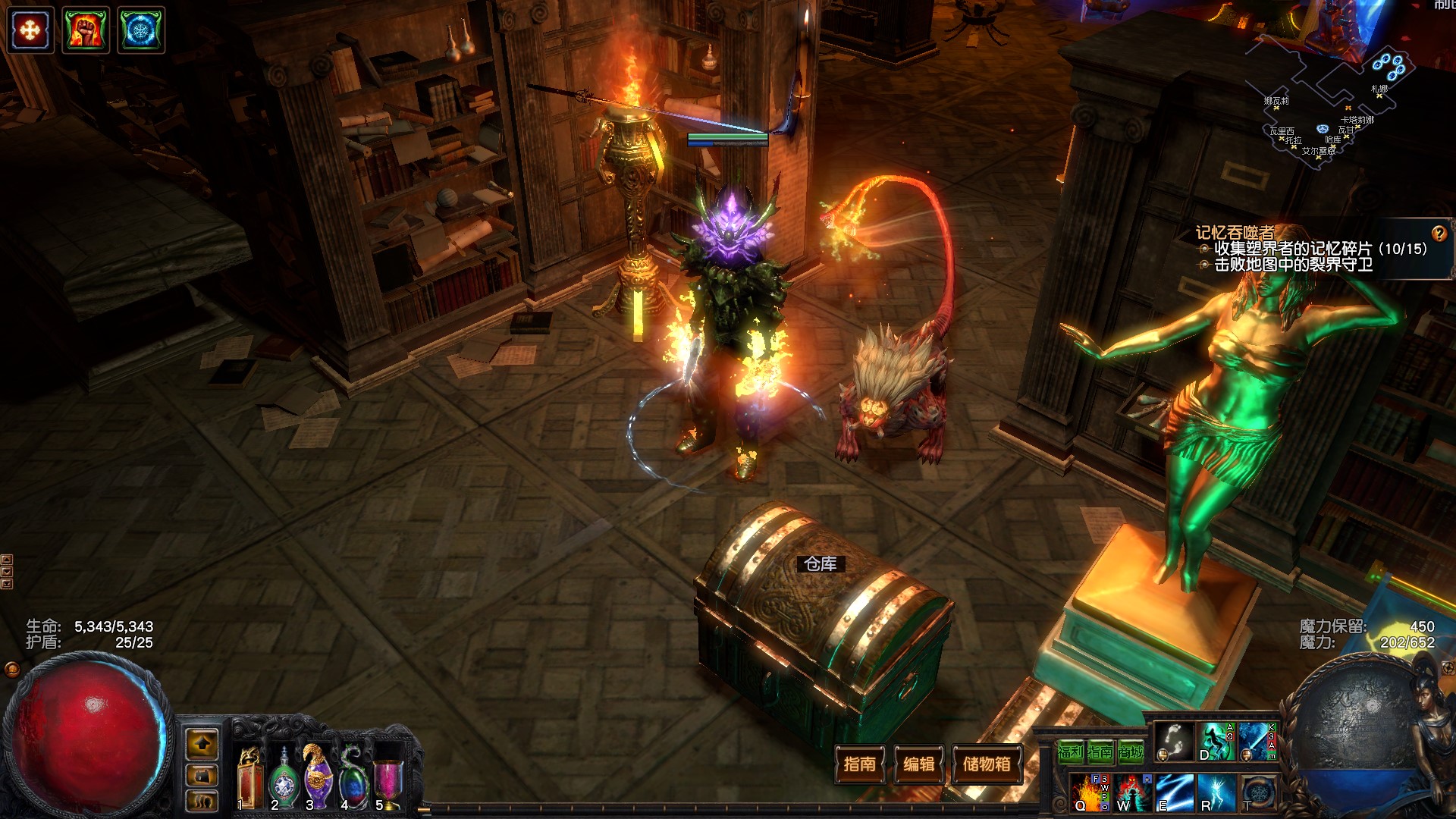Open the 编辑 hideout edit mode
Screen dimensions: 1456x819
[919, 764]
